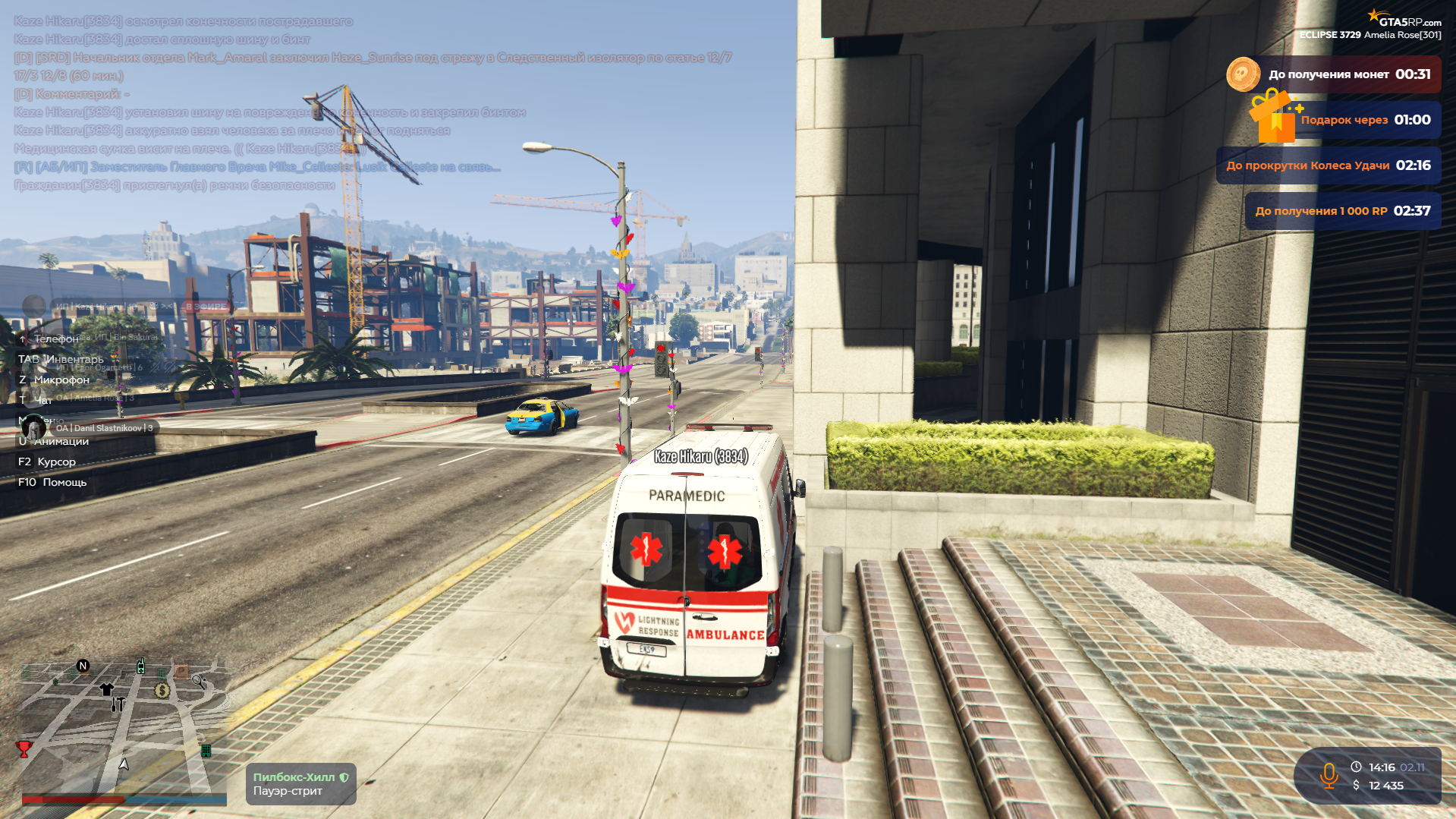Click the green walkie-talkie map marker
The width and height of the screenshot is (1456, 819).
pyautogui.click(x=140, y=666)
